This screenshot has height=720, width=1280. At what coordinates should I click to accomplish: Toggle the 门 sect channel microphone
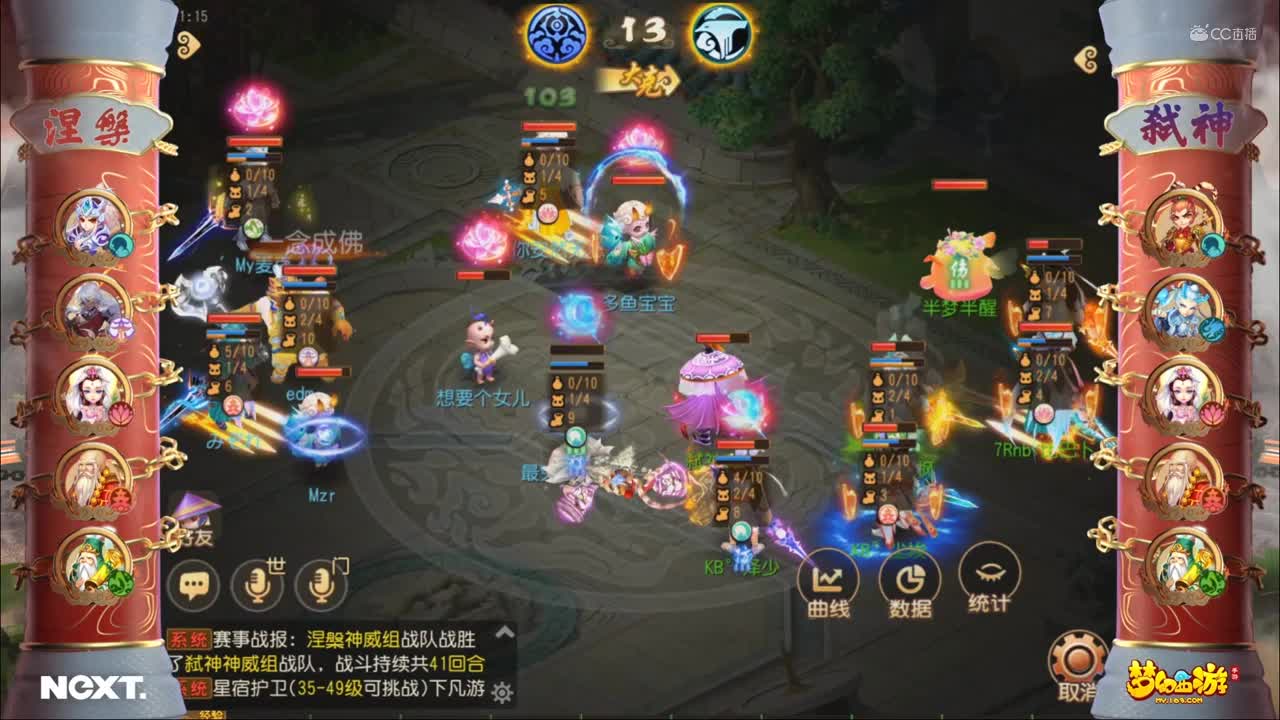coord(319,585)
